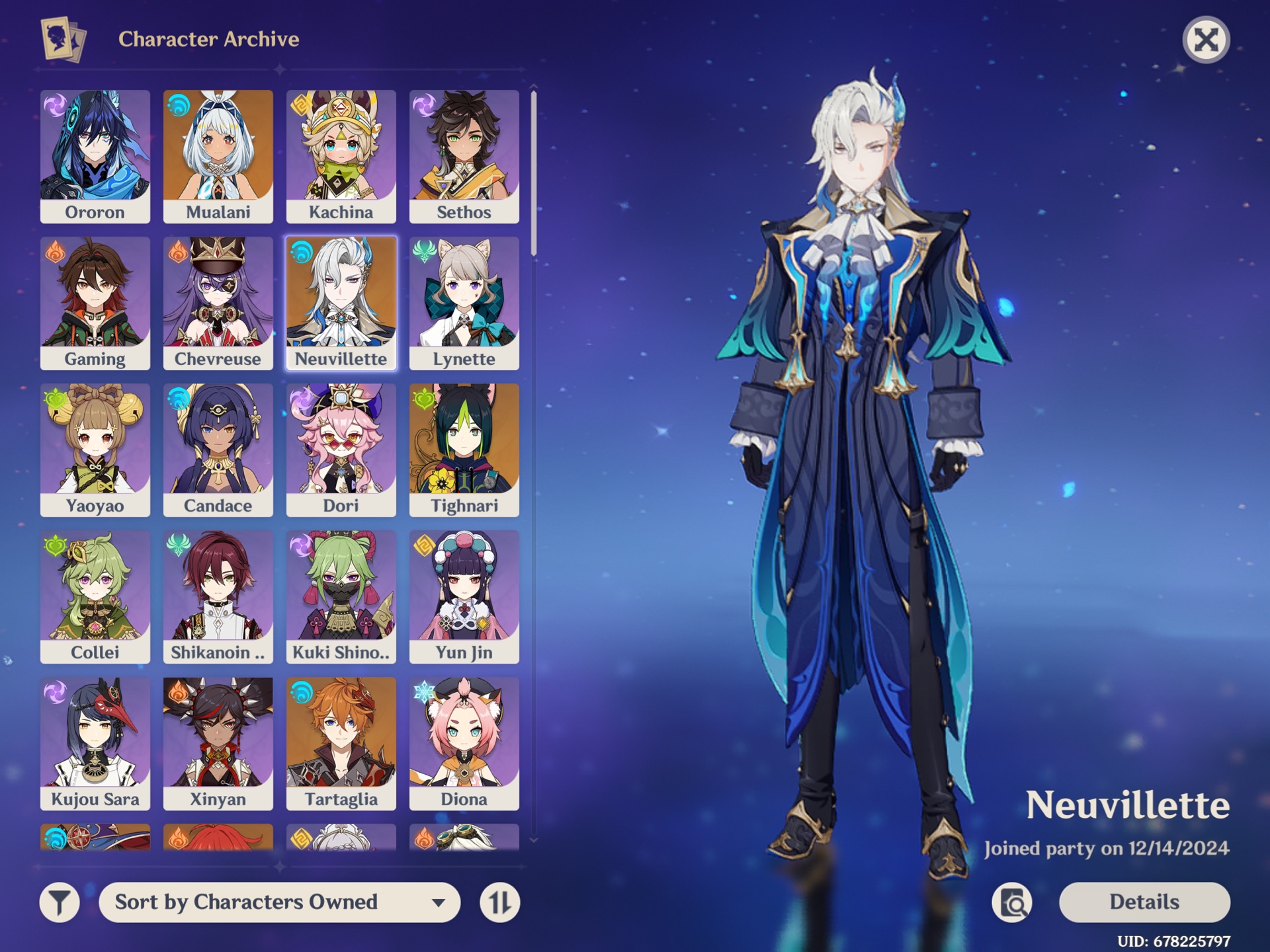
Task: Select Mualani's character portrait
Action: (218, 155)
